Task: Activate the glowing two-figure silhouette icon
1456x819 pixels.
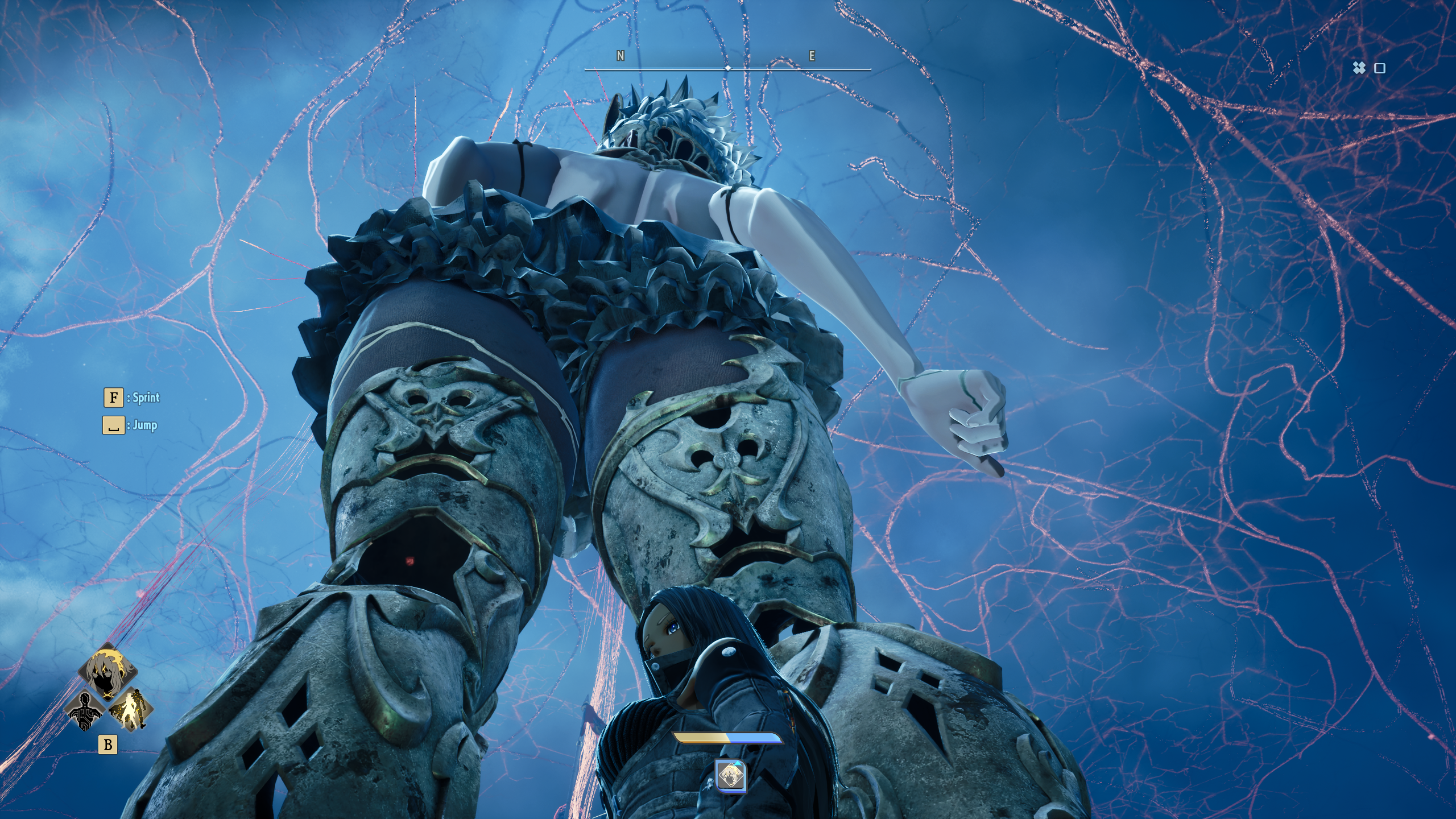Action: [x=130, y=709]
